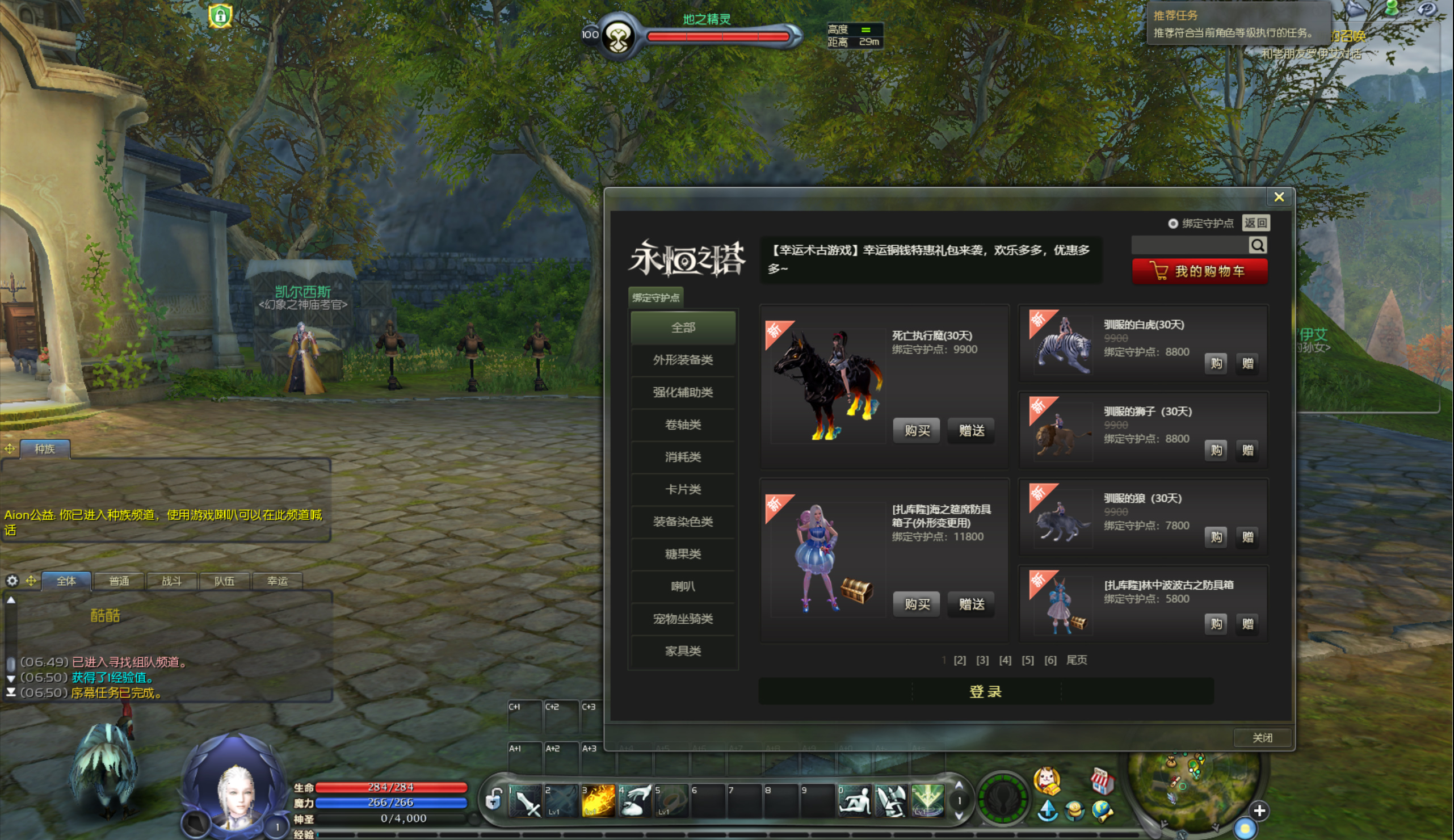Open the 家具类 furniture category

click(x=683, y=651)
